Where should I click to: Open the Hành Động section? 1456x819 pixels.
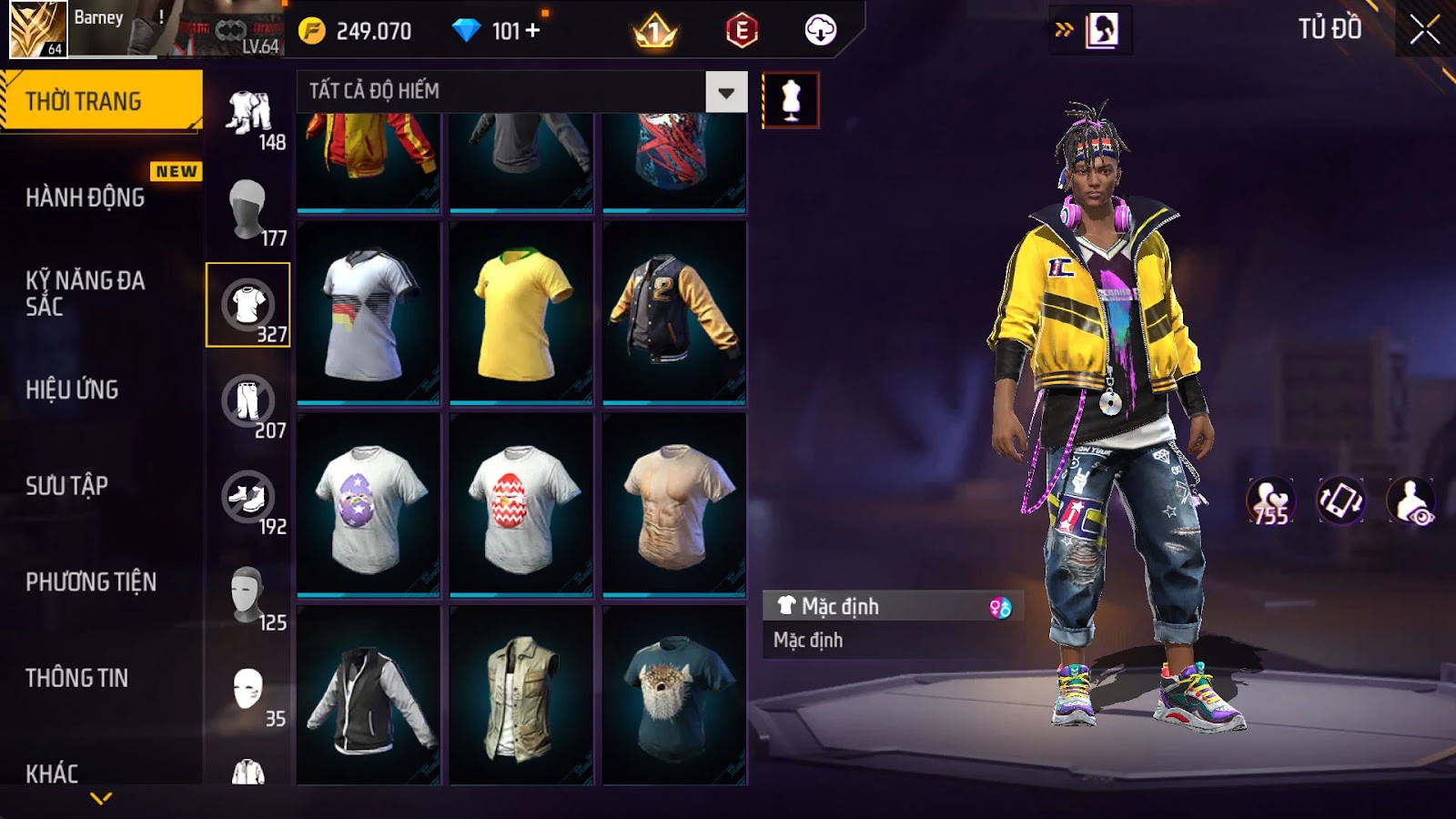(x=86, y=197)
